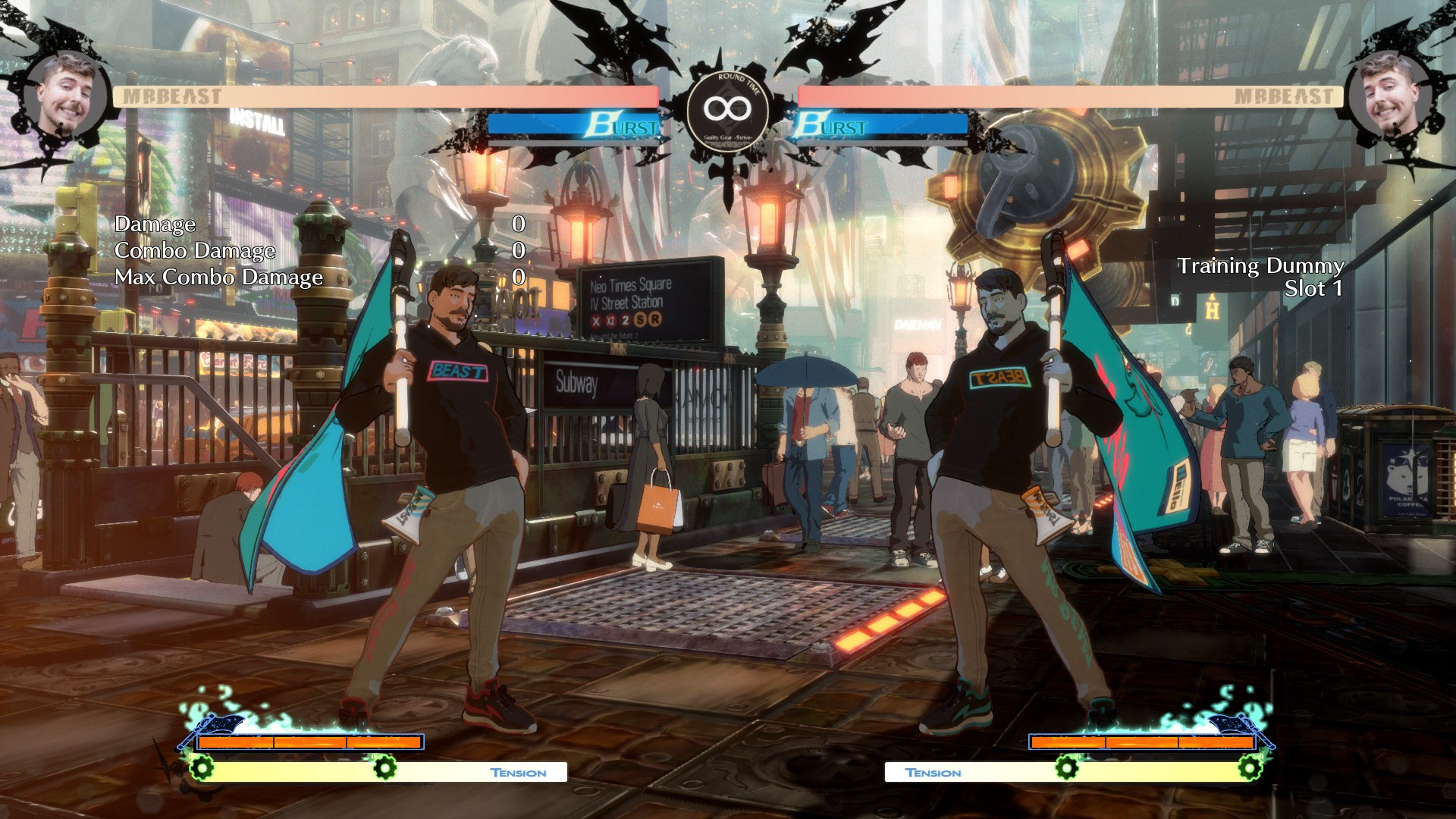
Task: Expand the Max Combo Damage entry
Action: click(x=218, y=278)
